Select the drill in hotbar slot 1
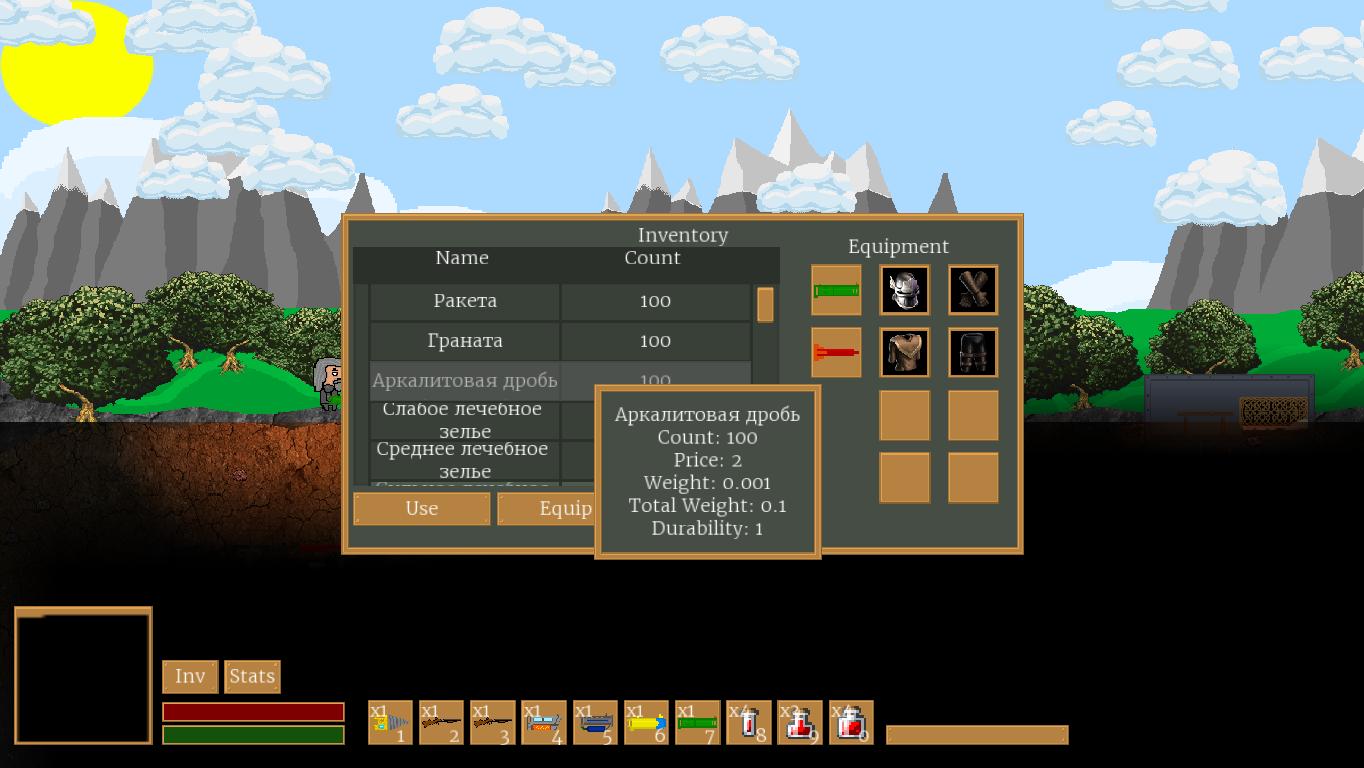This screenshot has height=768, width=1364. tap(390, 722)
